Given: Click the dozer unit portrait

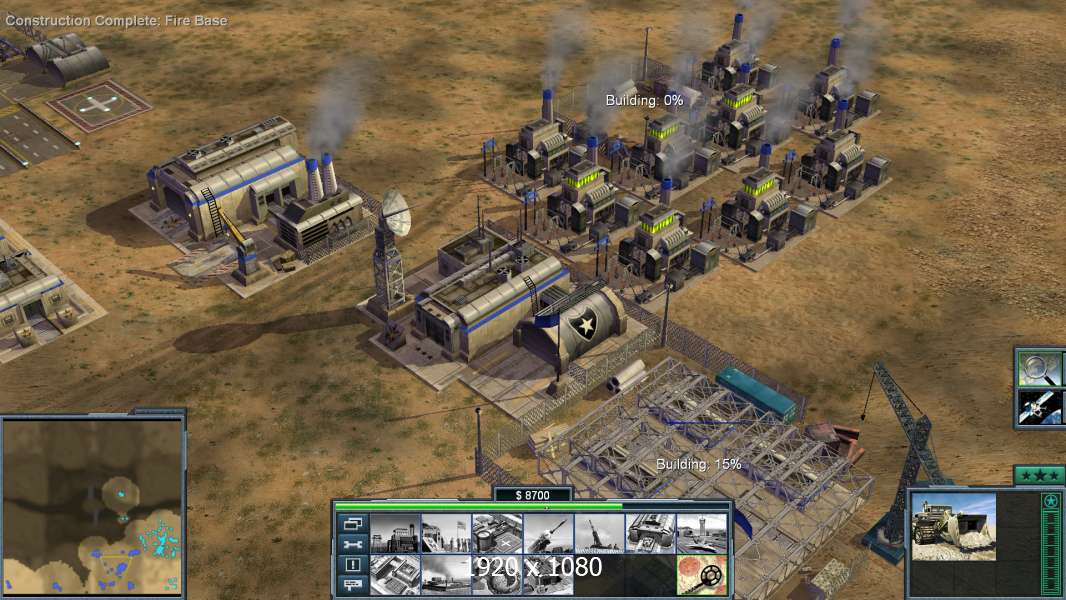Looking at the screenshot, I should pyautogui.click(x=953, y=525).
